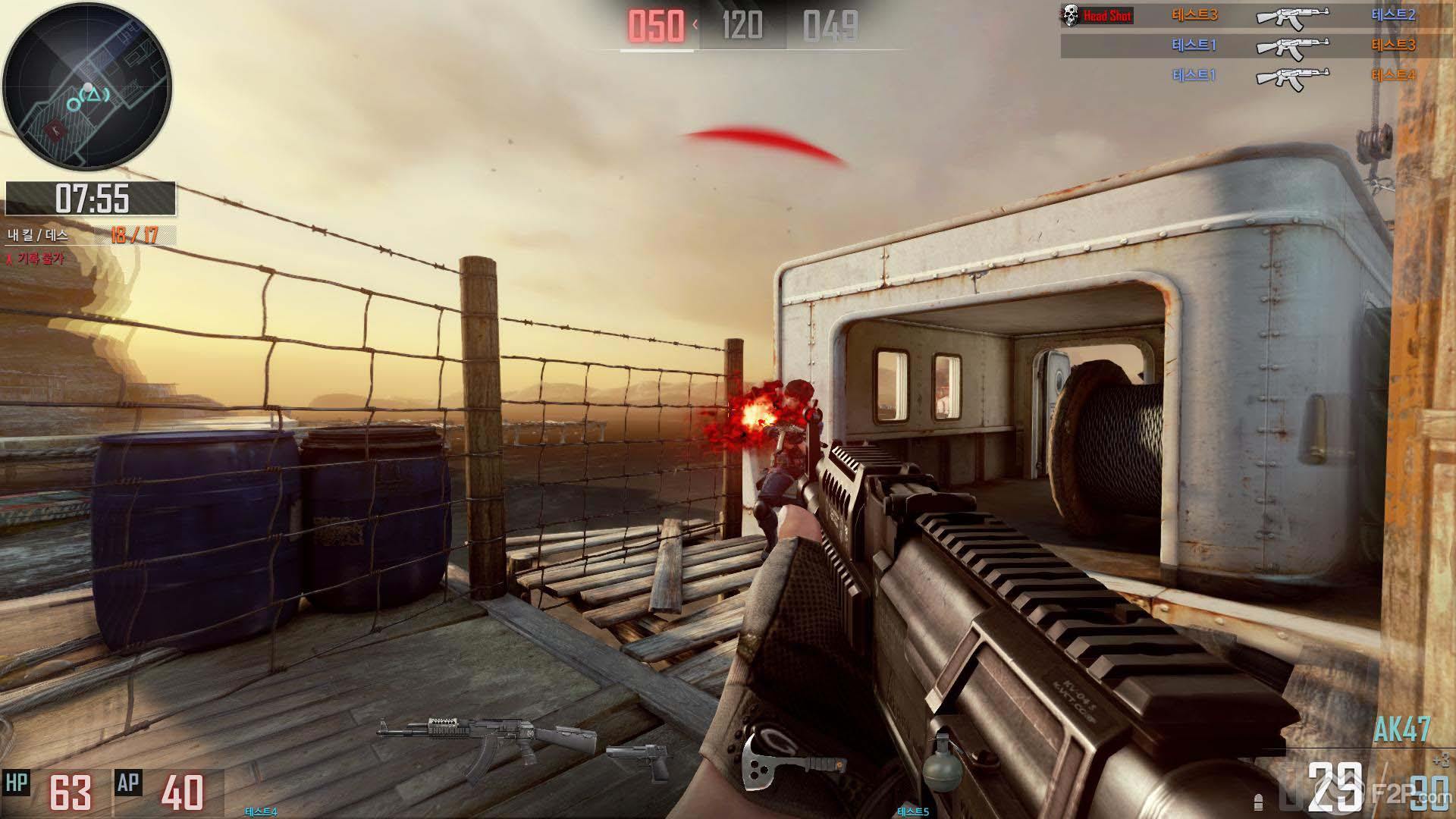Image resolution: width=1456 pixels, height=819 pixels.
Task: Click the circular radar minimap
Action: tap(87, 87)
